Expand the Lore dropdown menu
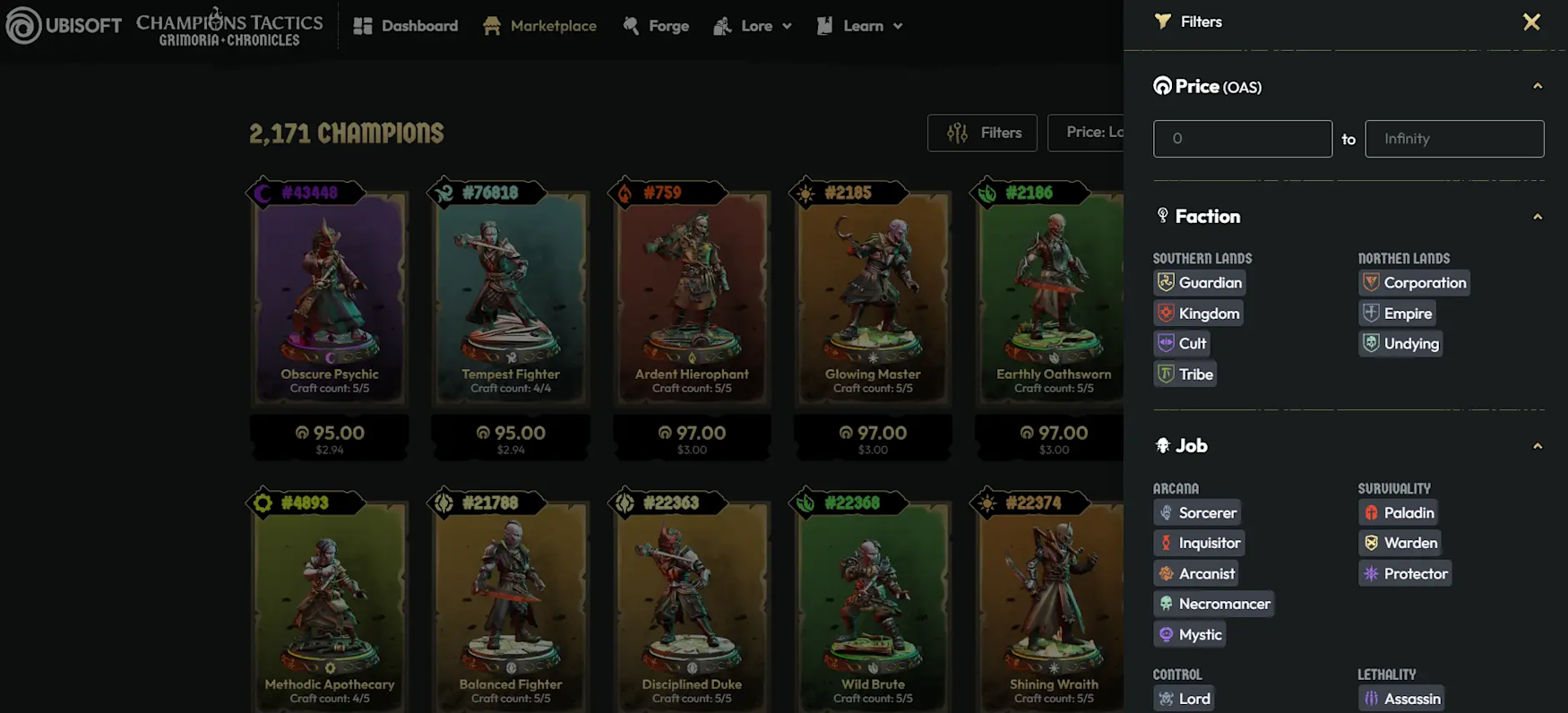Image resolution: width=1568 pixels, height=713 pixels. 753,26
